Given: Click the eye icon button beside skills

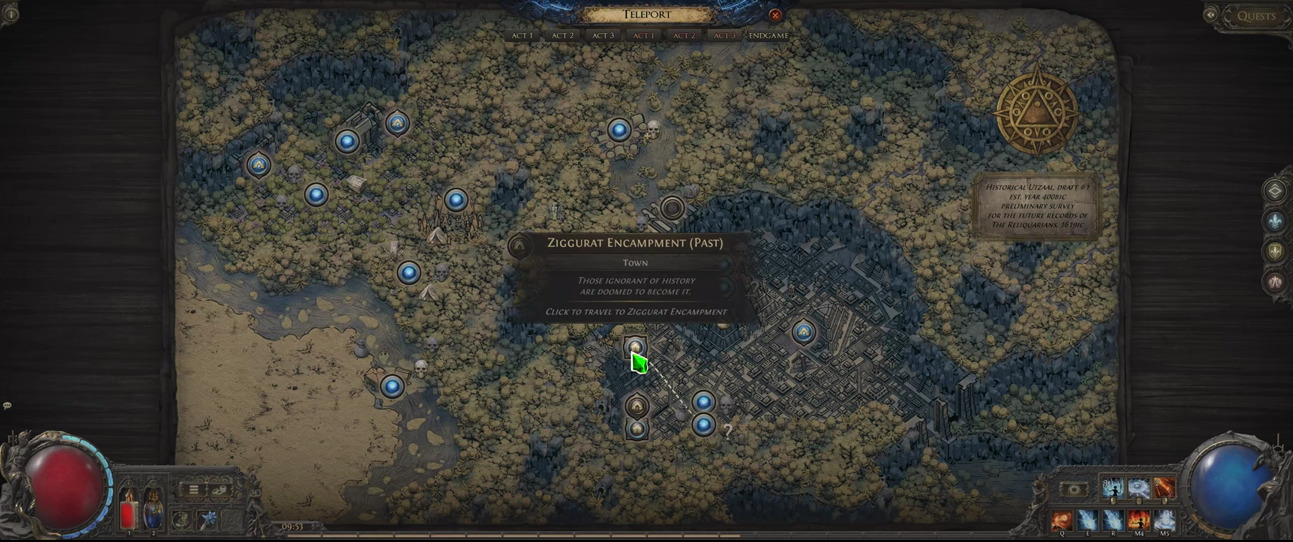Looking at the screenshot, I should pyautogui.click(x=1073, y=490).
